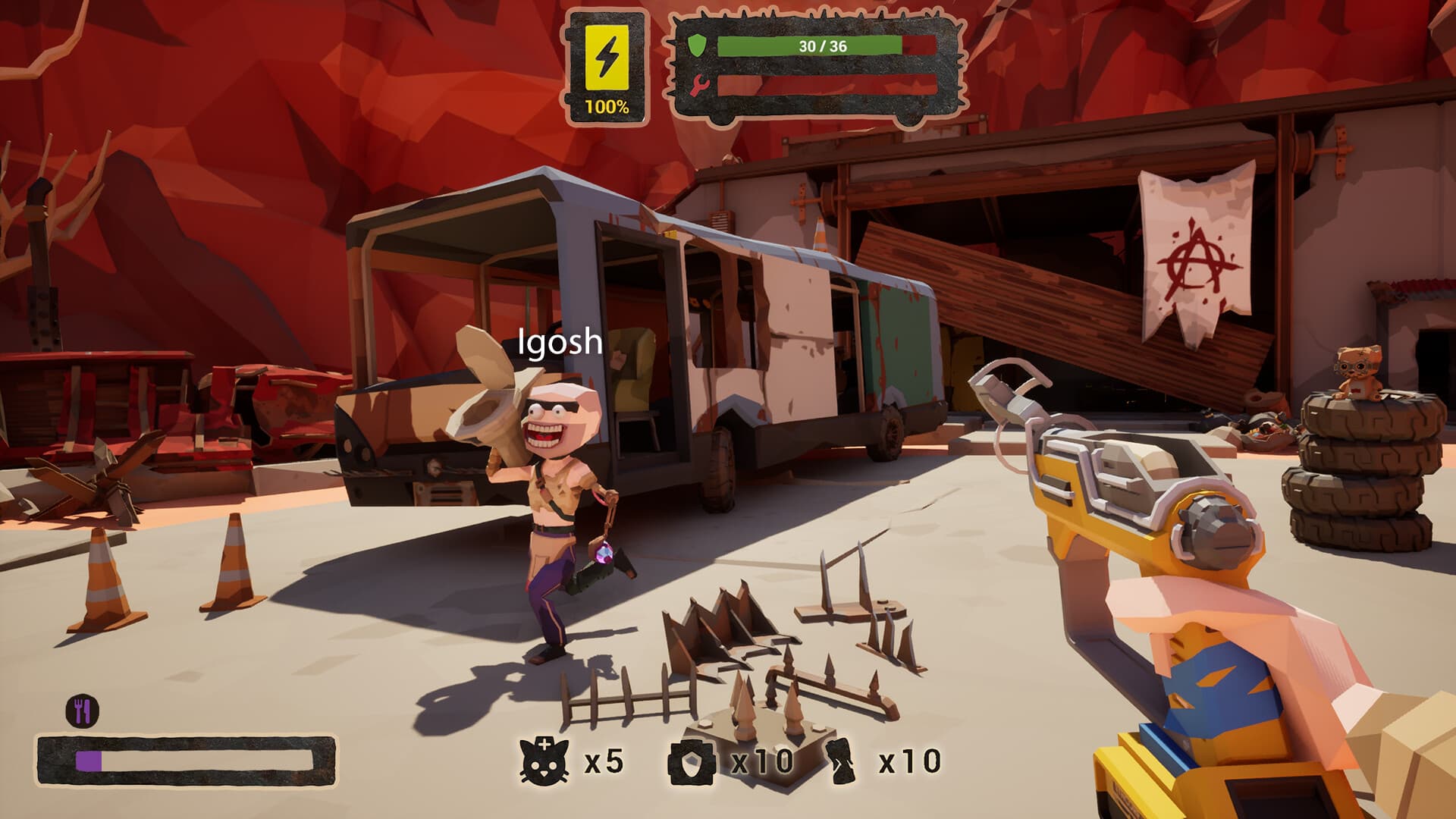Click the empty red repair bar
1456x819 pixels.
pos(827,86)
